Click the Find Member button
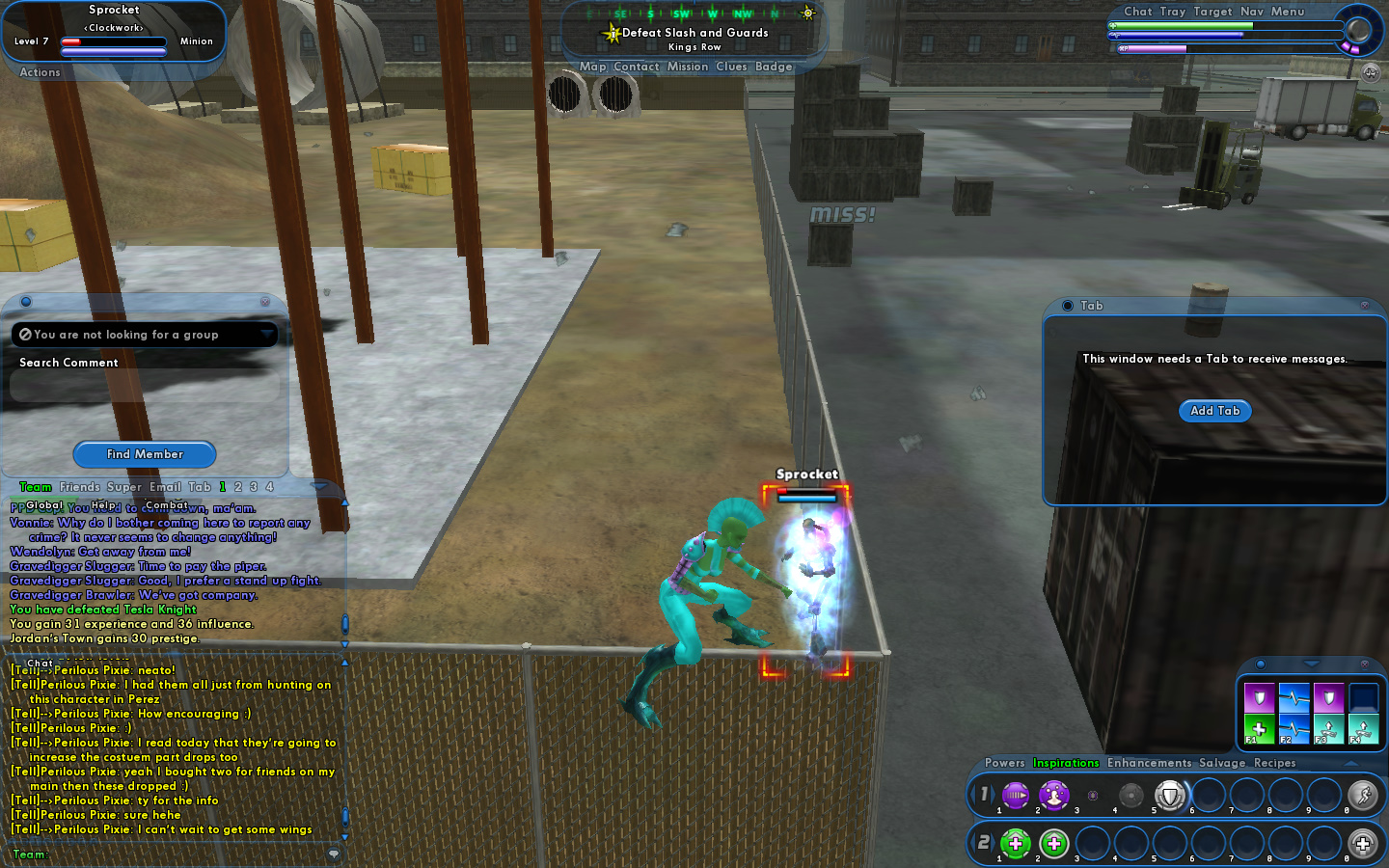The image size is (1389, 868). pyautogui.click(x=145, y=454)
